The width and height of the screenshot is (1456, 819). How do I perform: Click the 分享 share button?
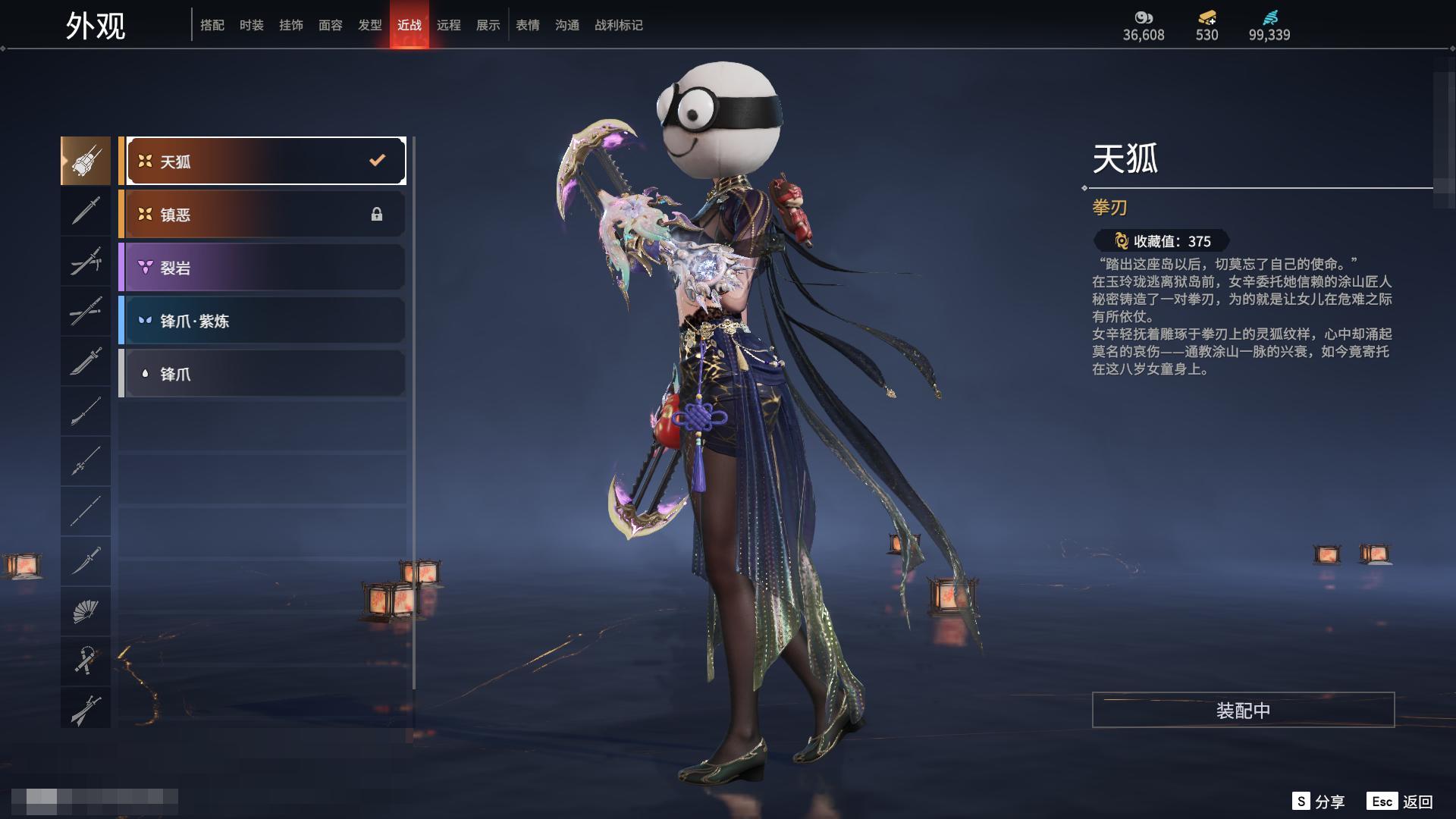point(1319,802)
